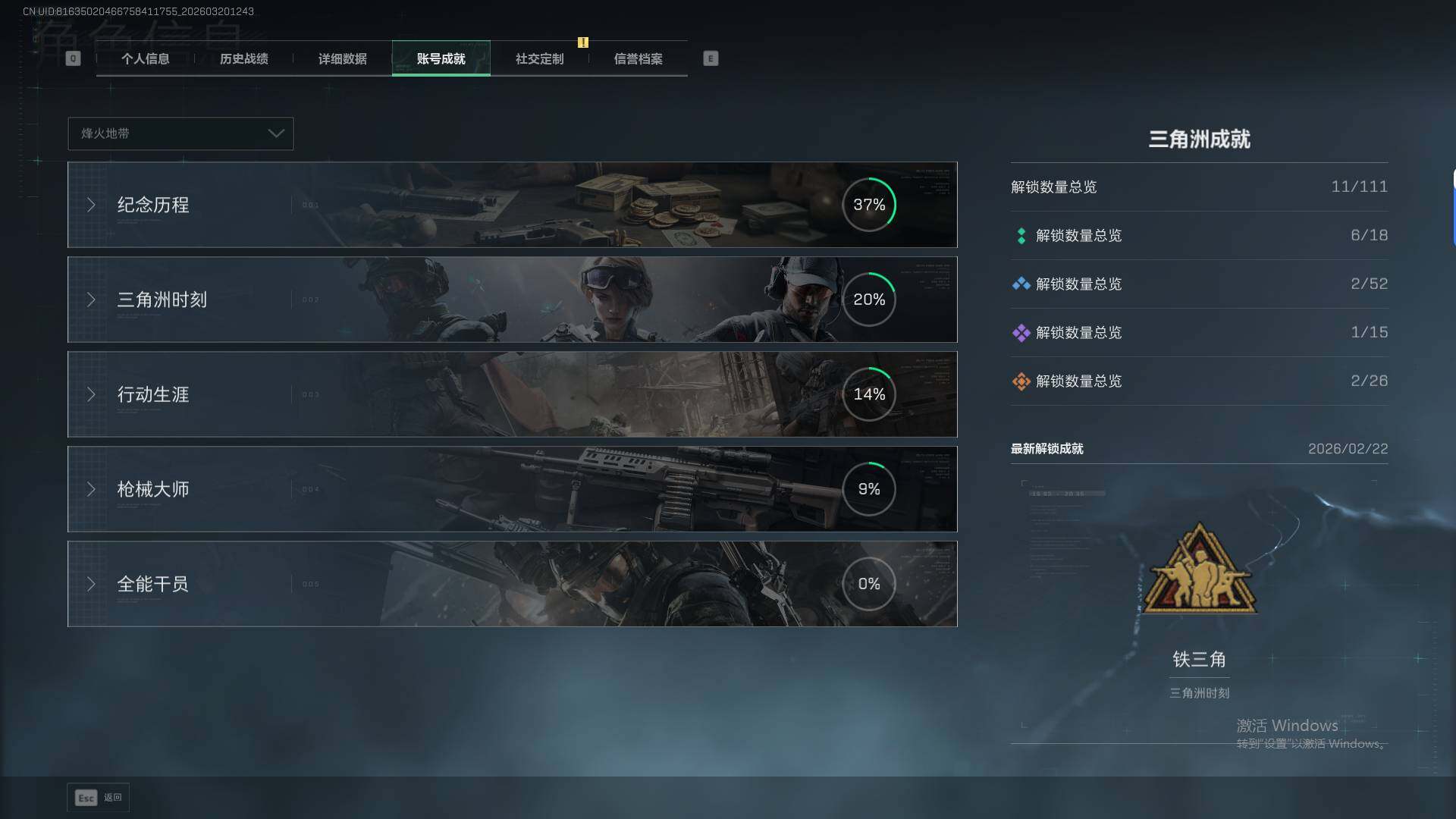The image size is (1456, 819).
Task: Choose the 枪械大师 achievement row
Action: point(512,489)
